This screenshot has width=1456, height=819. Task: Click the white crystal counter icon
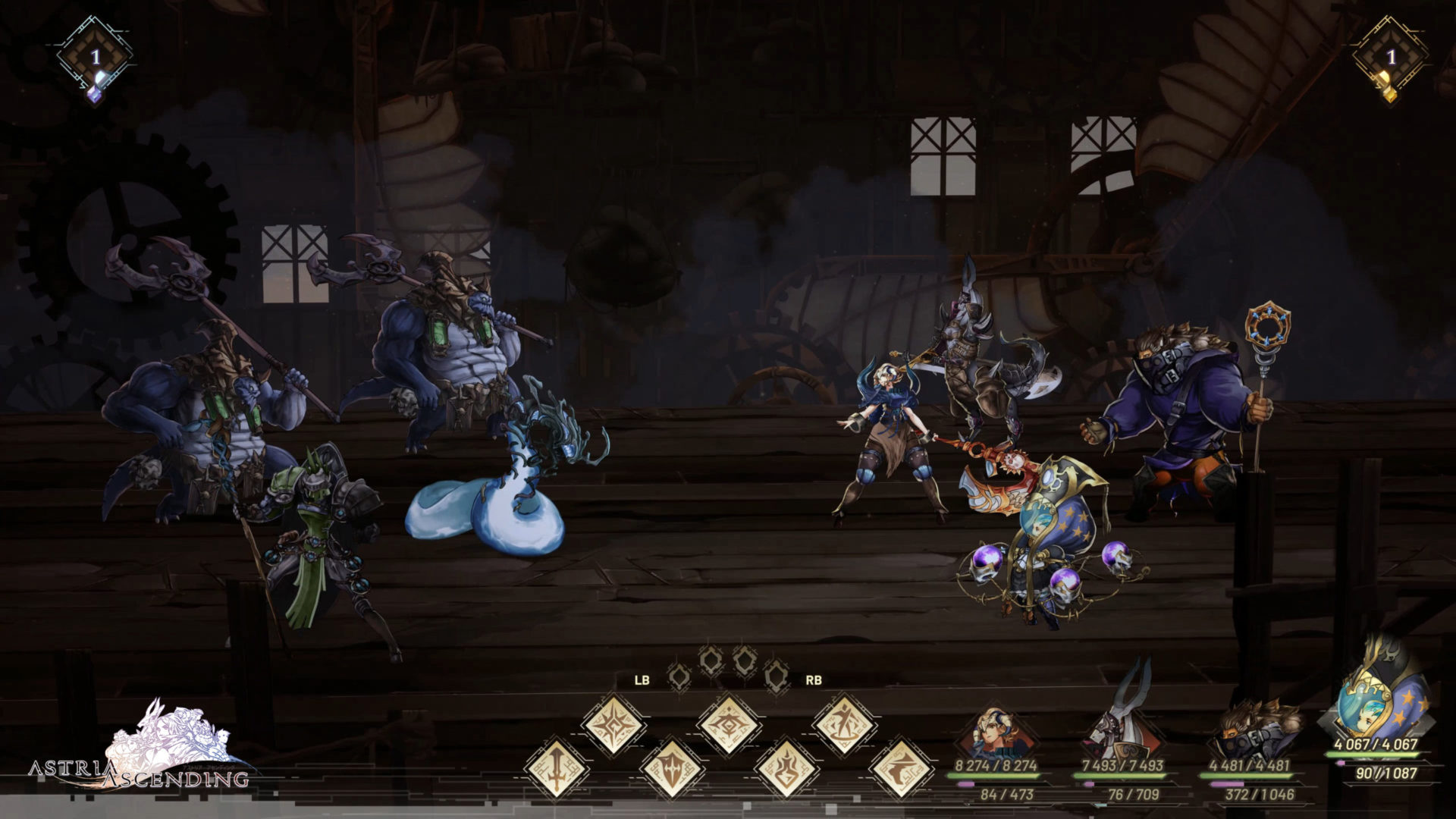coord(95,61)
